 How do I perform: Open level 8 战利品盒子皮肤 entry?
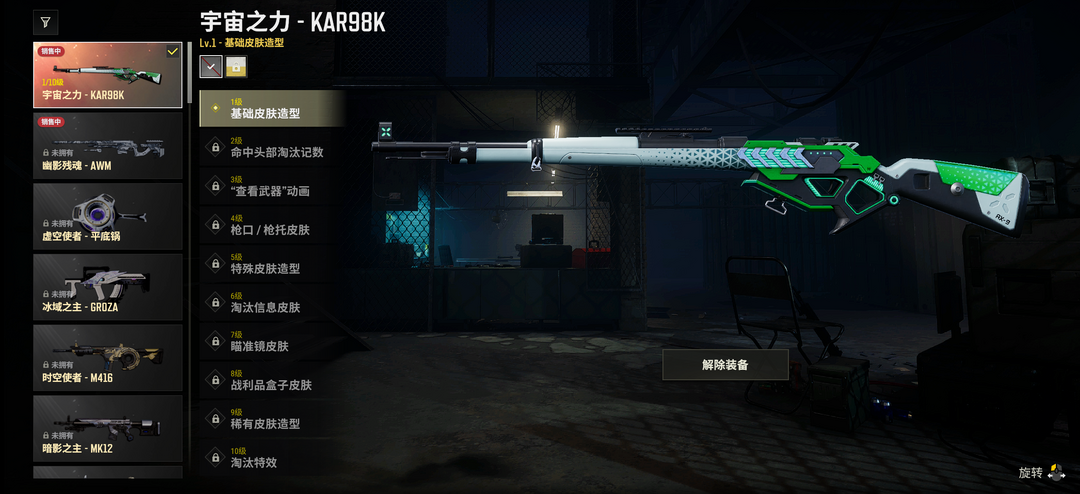272,380
